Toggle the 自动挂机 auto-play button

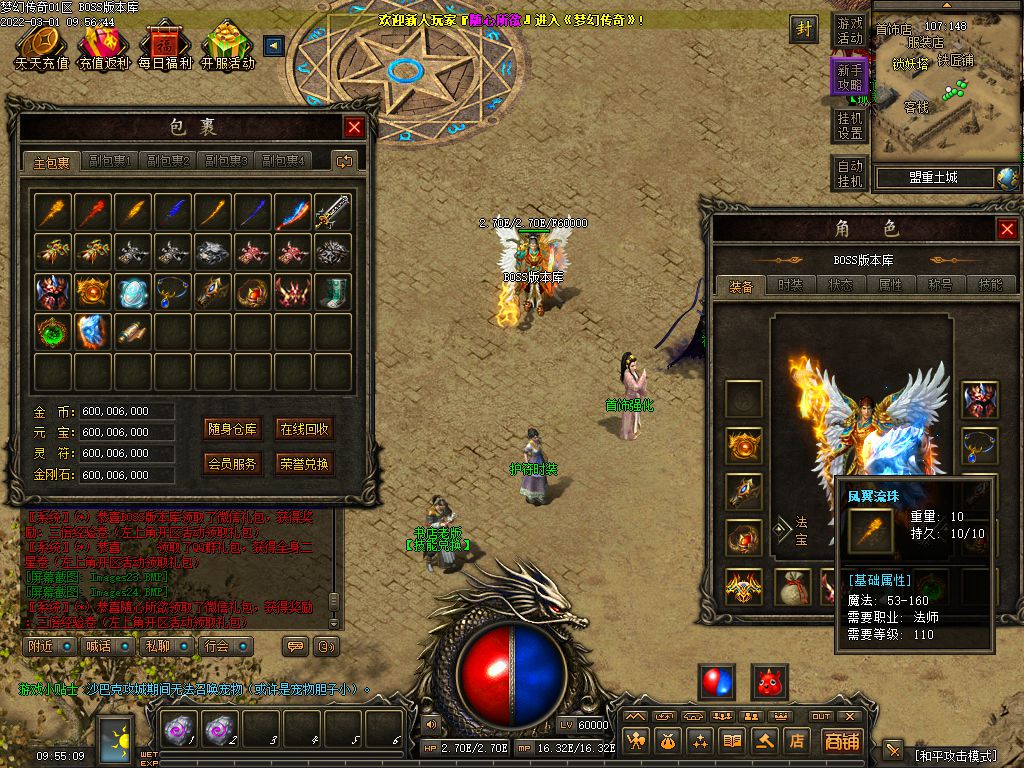[850, 174]
